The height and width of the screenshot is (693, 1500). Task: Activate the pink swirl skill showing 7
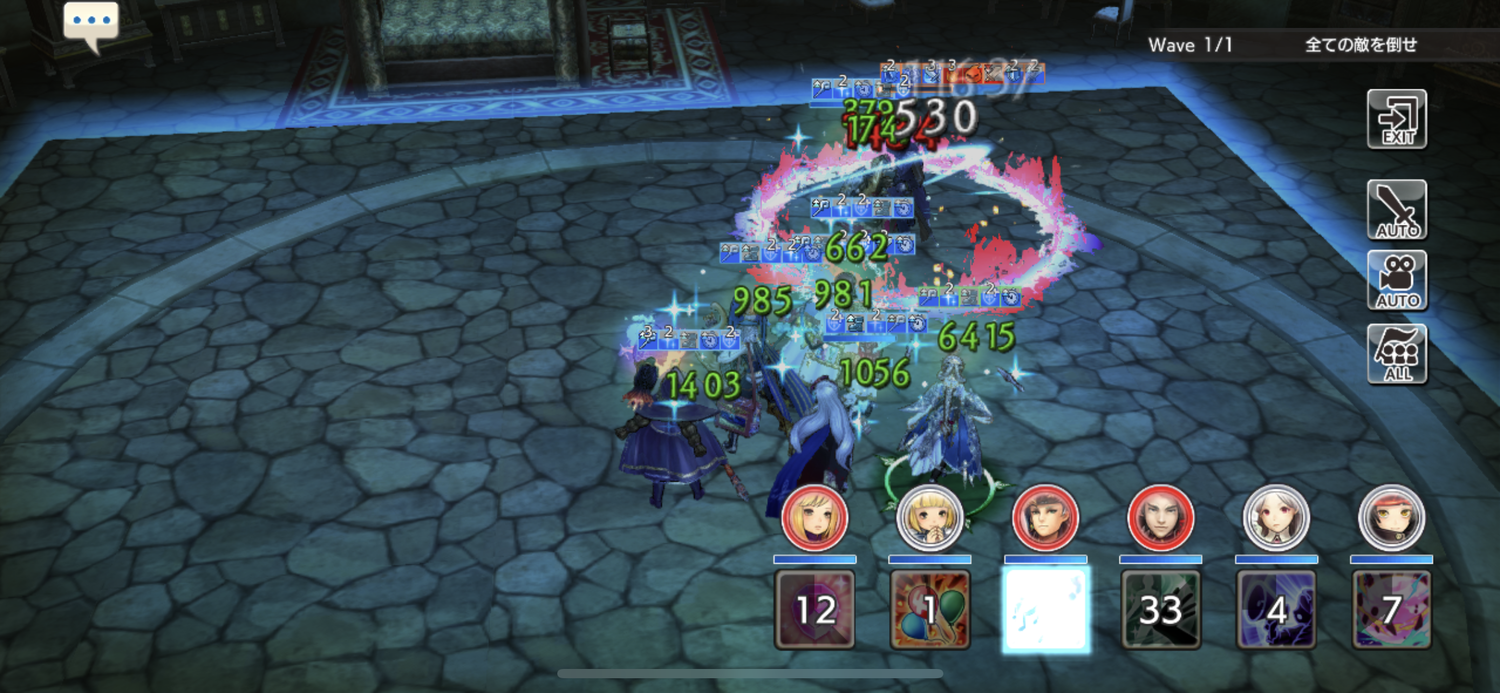coord(1391,608)
